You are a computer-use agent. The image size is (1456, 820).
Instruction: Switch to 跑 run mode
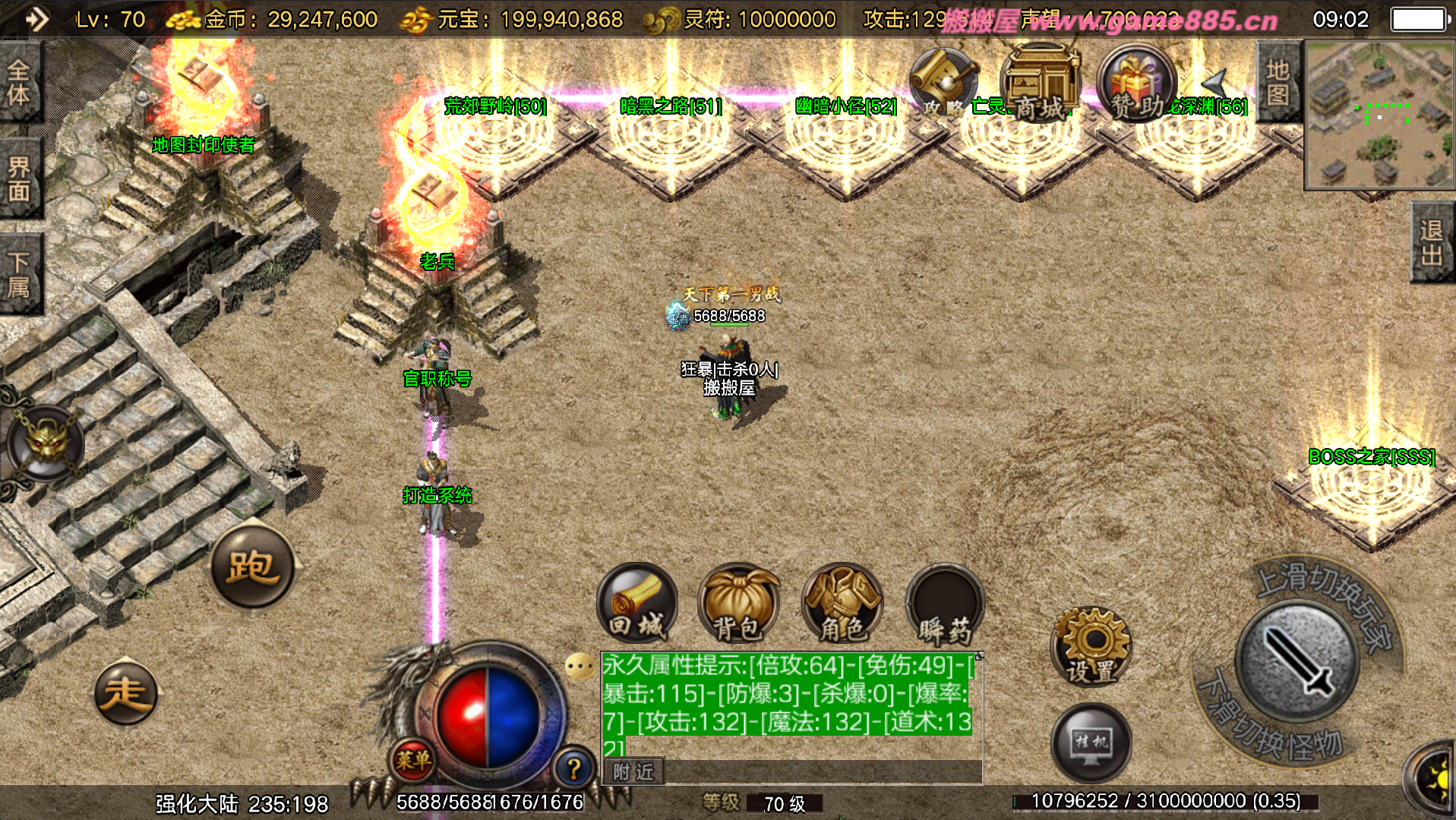click(252, 566)
